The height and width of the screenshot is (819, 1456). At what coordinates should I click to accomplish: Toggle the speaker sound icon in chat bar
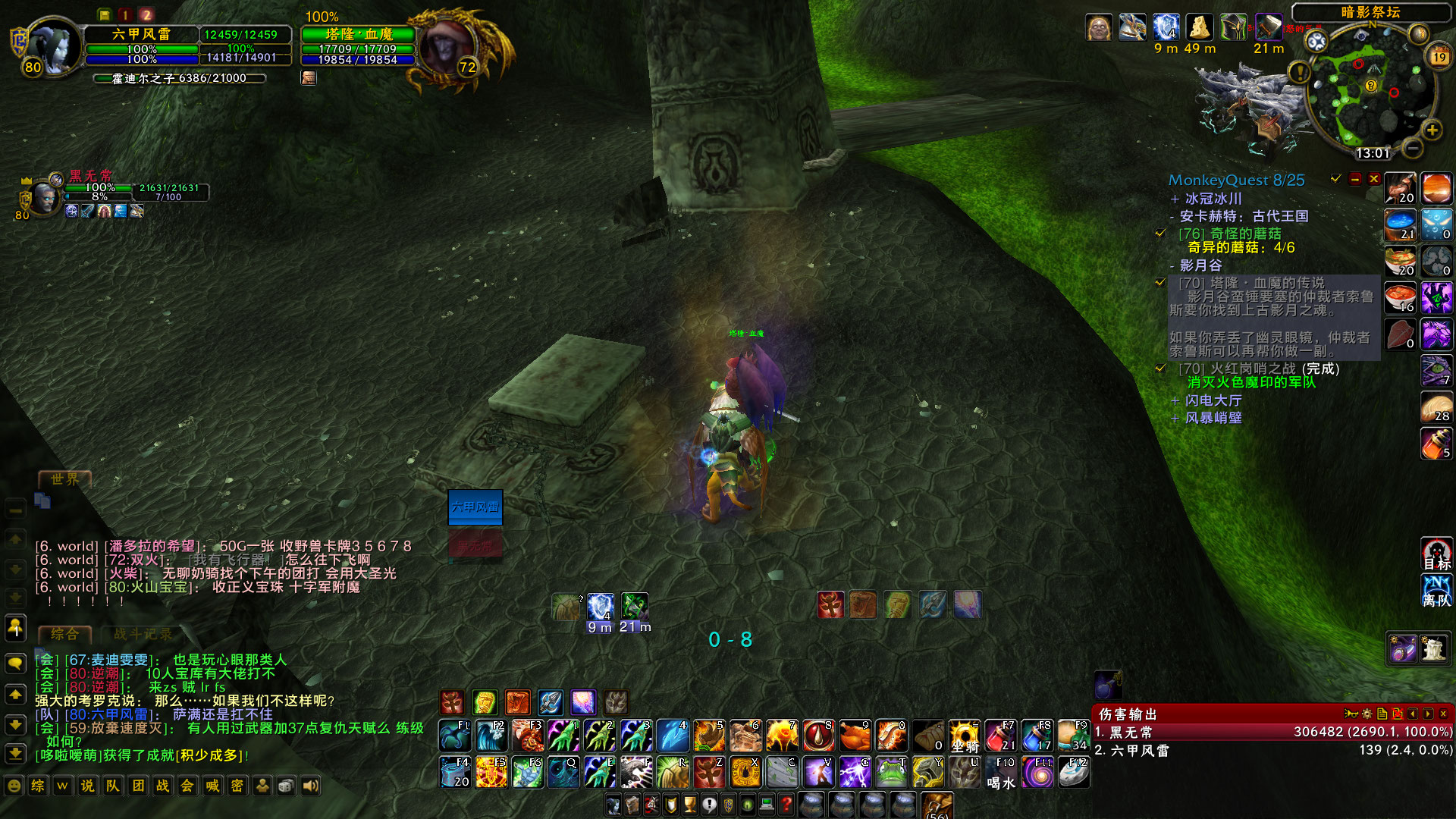click(x=309, y=786)
